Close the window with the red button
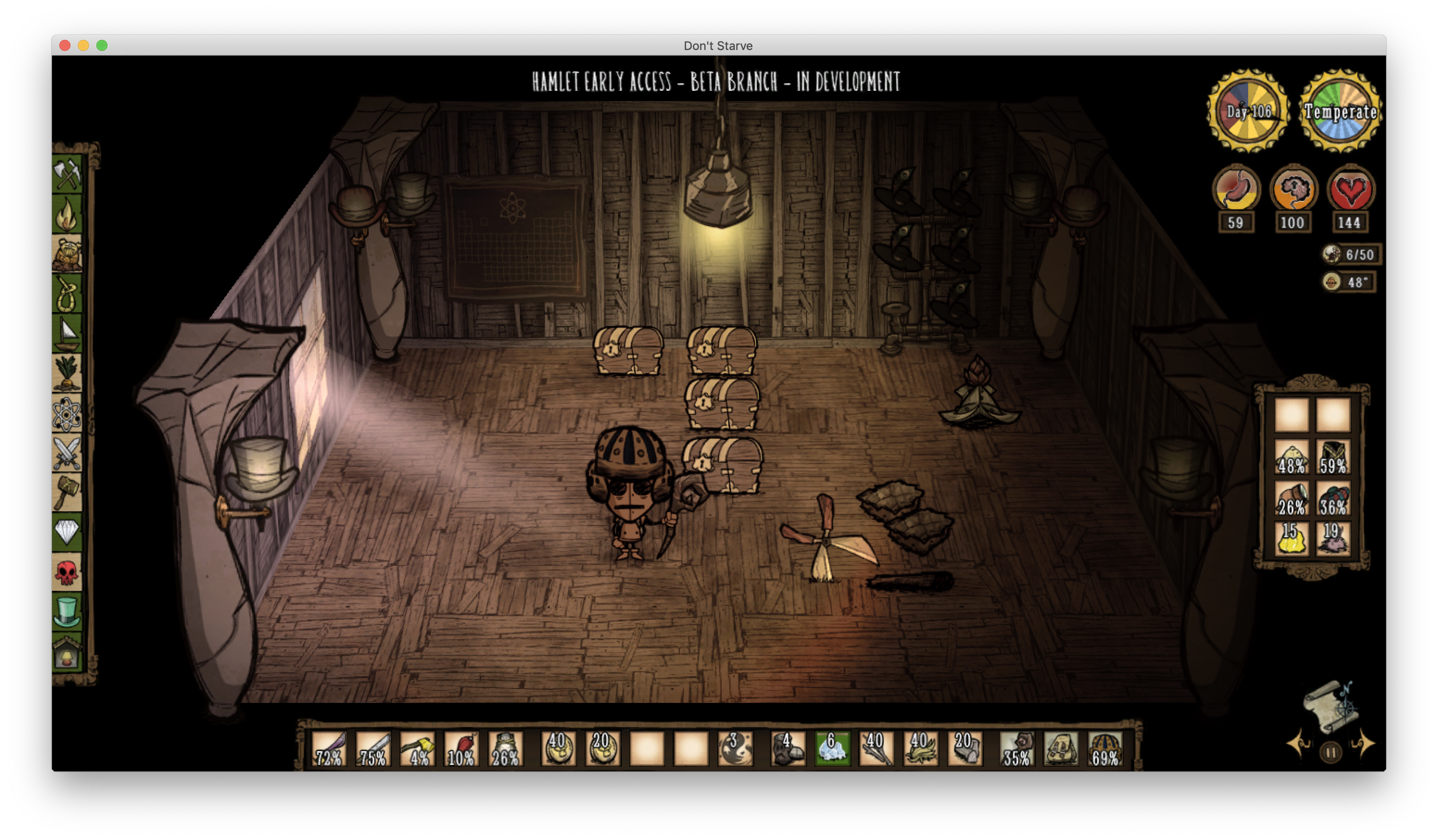 pyautogui.click(x=65, y=46)
